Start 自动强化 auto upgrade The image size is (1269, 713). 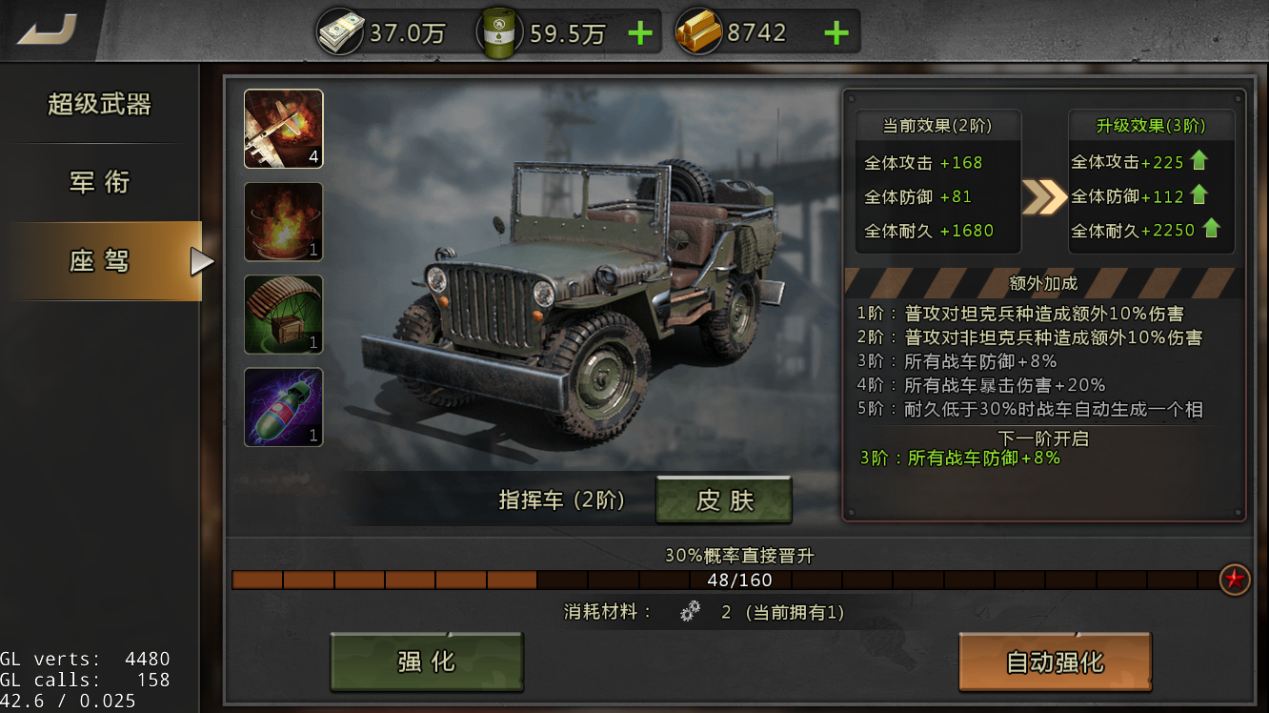[x=1054, y=661]
